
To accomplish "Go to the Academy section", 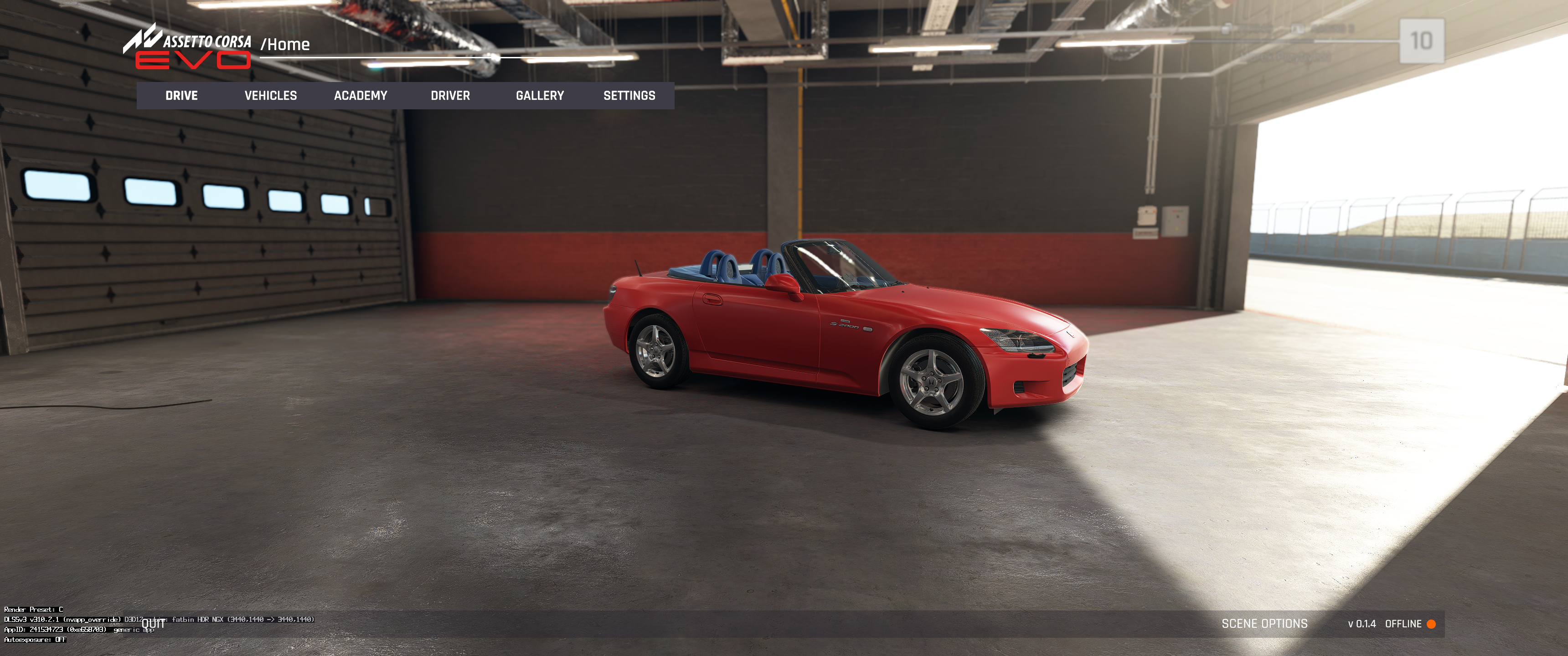I will point(361,96).
